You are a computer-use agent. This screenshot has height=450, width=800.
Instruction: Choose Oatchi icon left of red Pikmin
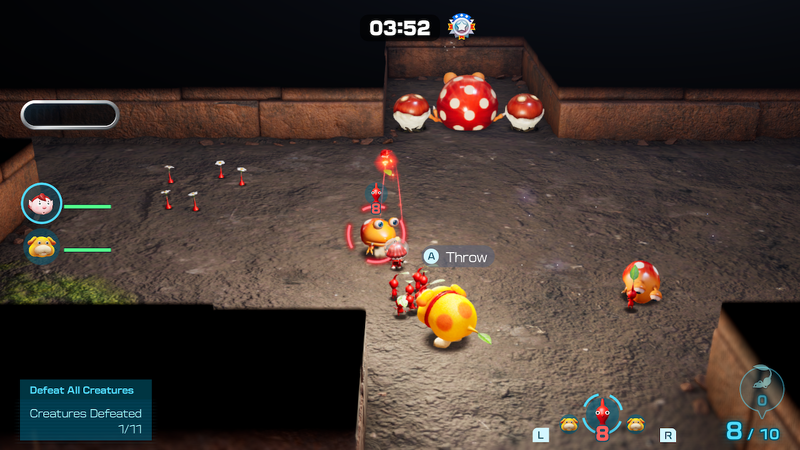(x=569, y=424)
